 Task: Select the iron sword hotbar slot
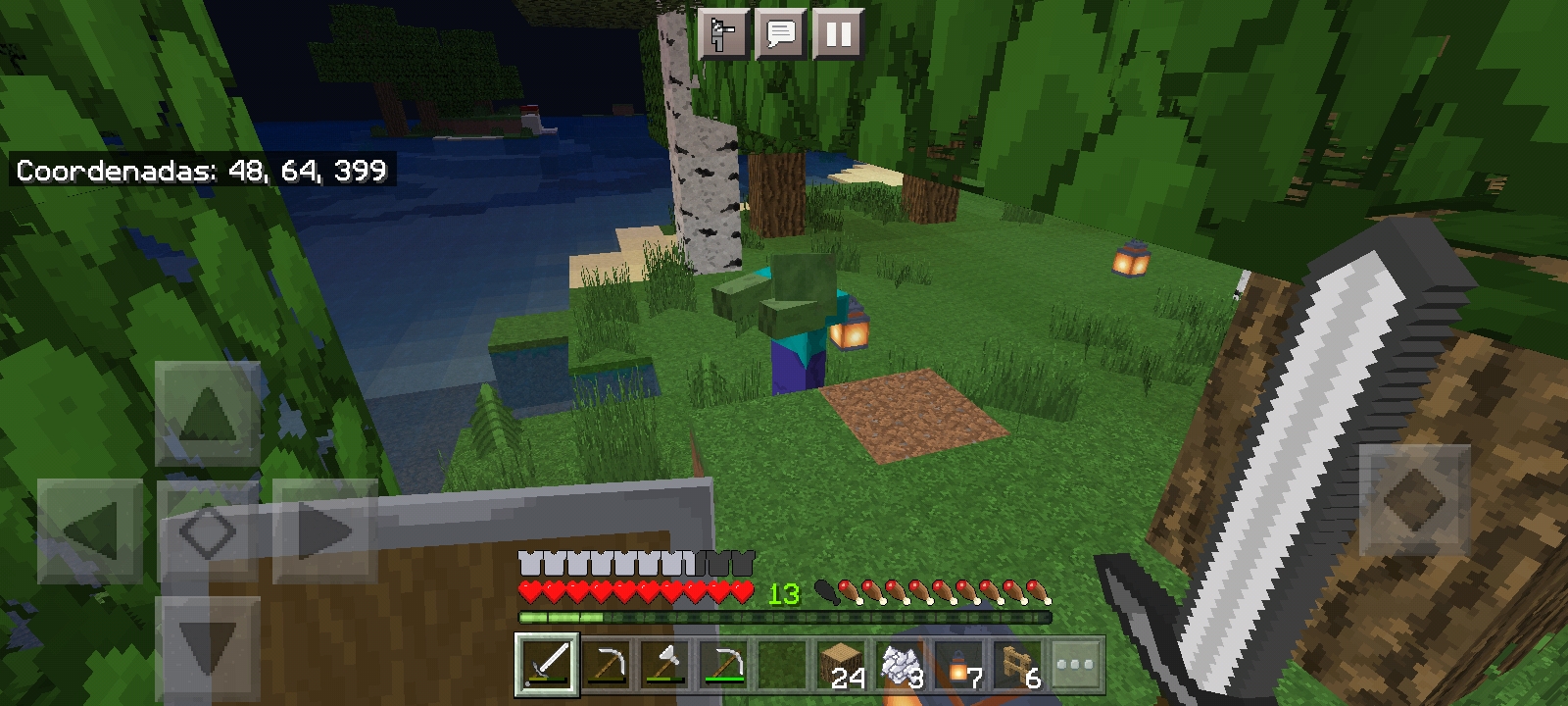[x=547, y=665]
